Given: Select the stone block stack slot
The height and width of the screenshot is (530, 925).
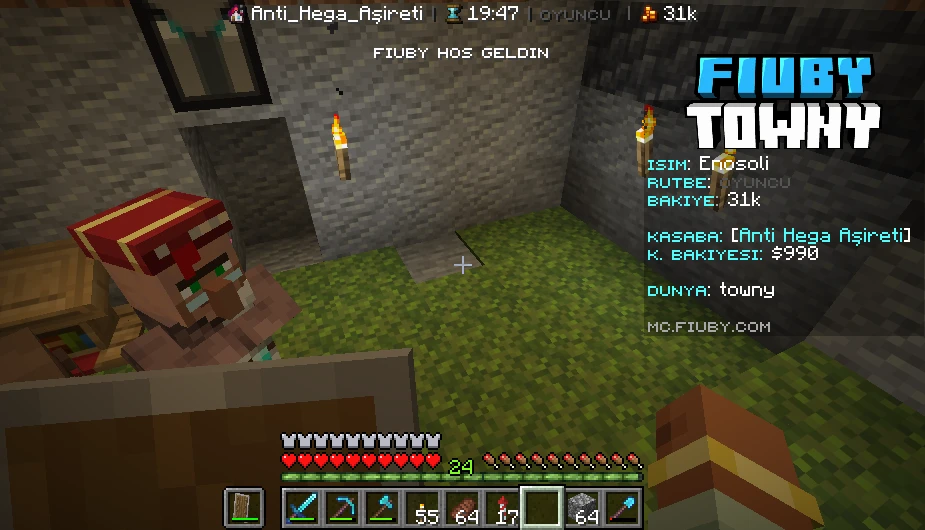Looking at the screenshot, I should tap(582, 508).
